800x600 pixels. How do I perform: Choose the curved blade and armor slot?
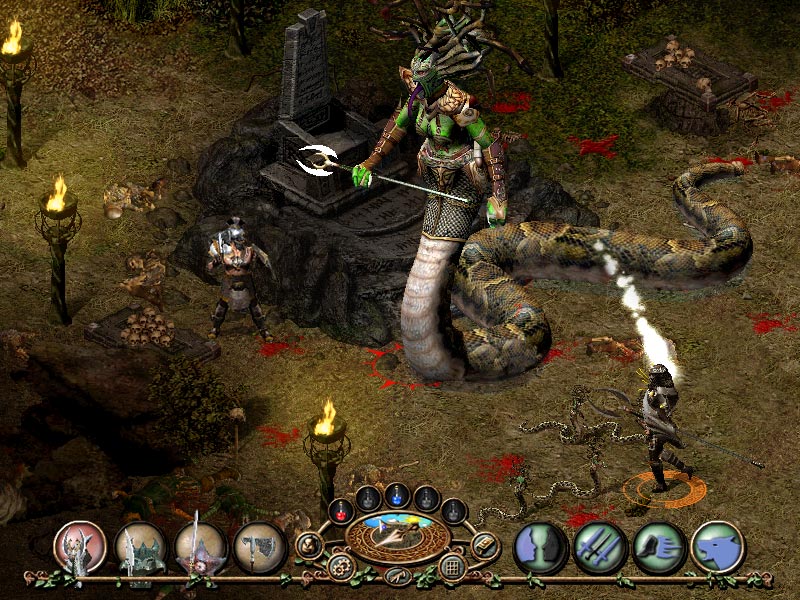coord(139,546)
